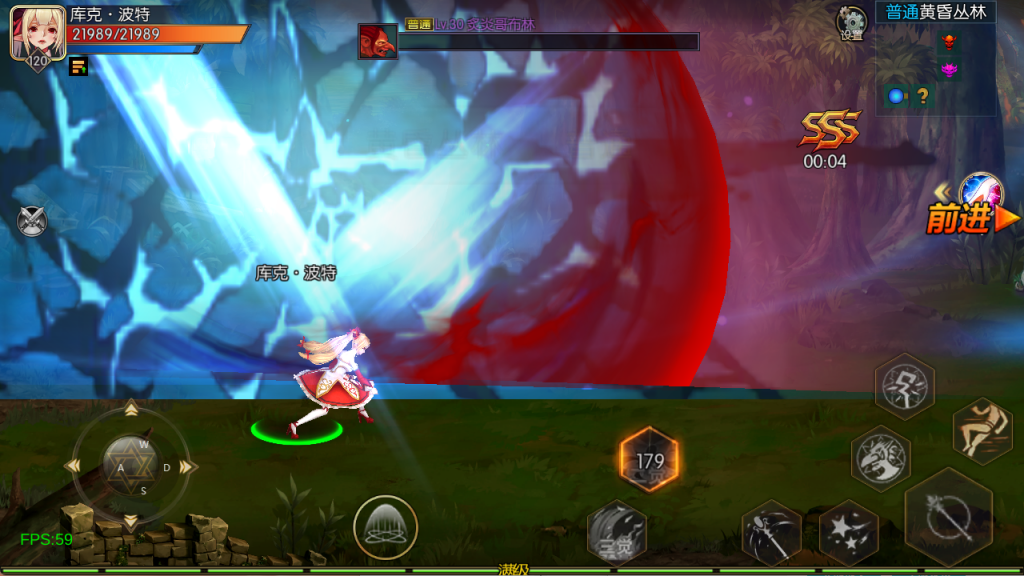Tap the glowing skill on 179 cooldown

coord(649,460)
